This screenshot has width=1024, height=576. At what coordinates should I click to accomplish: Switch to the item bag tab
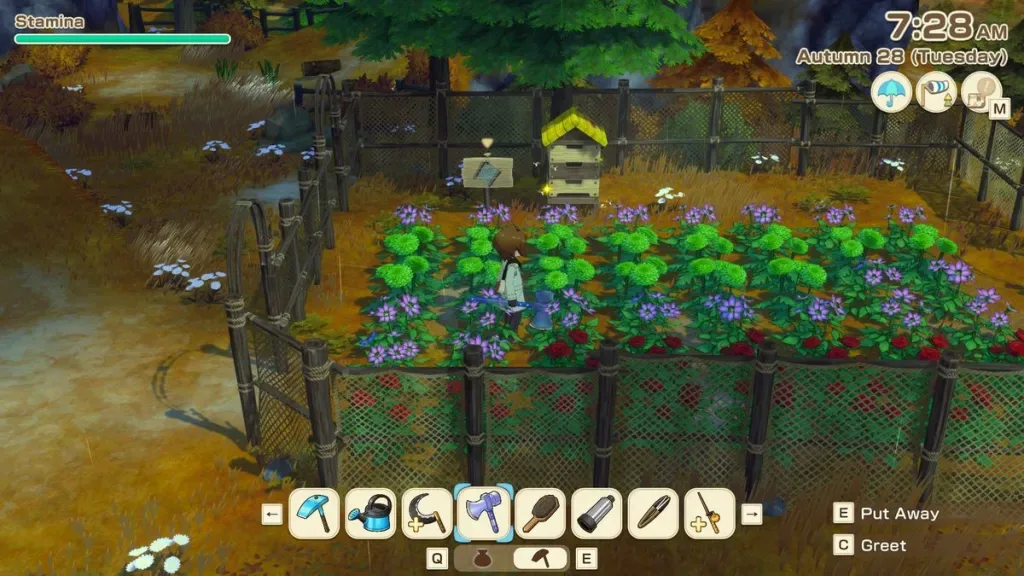click(482, 558)
